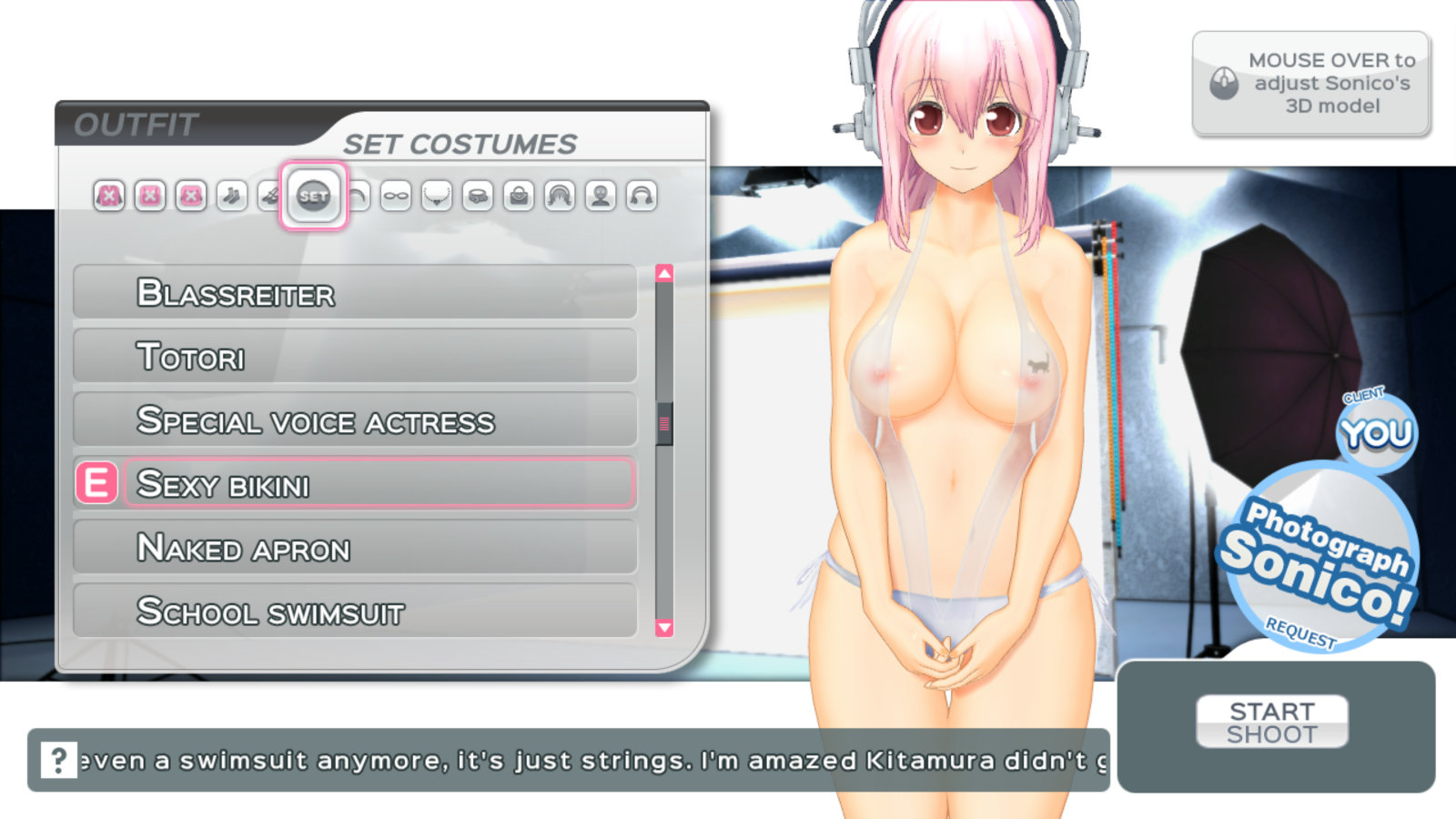Toggle off the panties item
Image resolution: width=1456 pixels, height=819 pixels.
[x=190, y=196]
